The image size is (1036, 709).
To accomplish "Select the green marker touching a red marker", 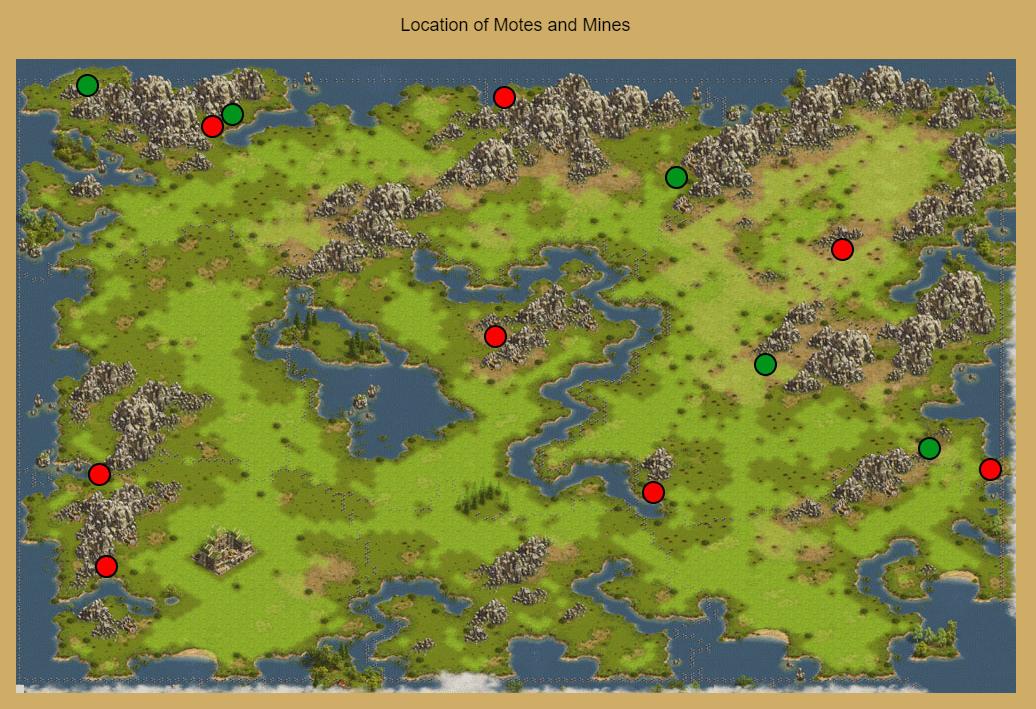I will [232, 114].
